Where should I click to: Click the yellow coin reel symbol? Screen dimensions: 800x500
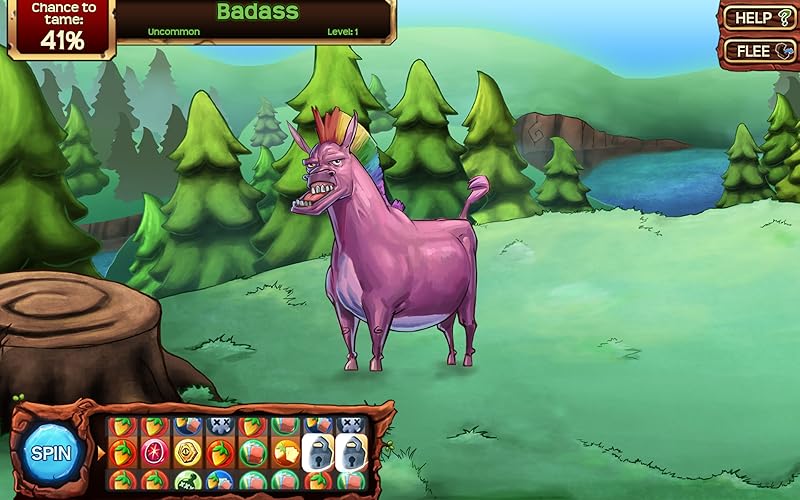pyautogui.click(x=187, y=452)
